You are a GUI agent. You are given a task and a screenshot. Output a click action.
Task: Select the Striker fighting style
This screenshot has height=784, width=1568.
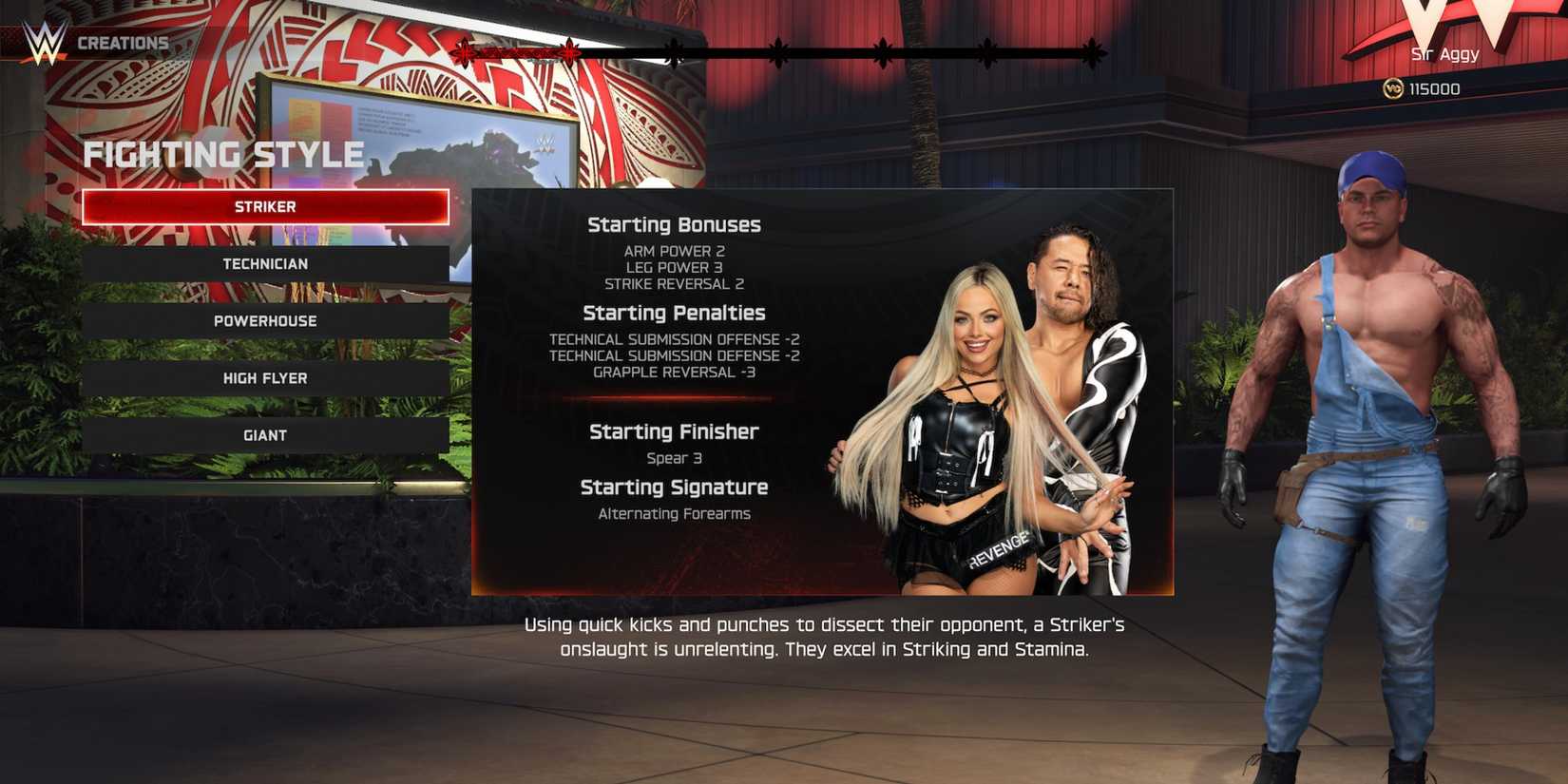tap(266, 206)
